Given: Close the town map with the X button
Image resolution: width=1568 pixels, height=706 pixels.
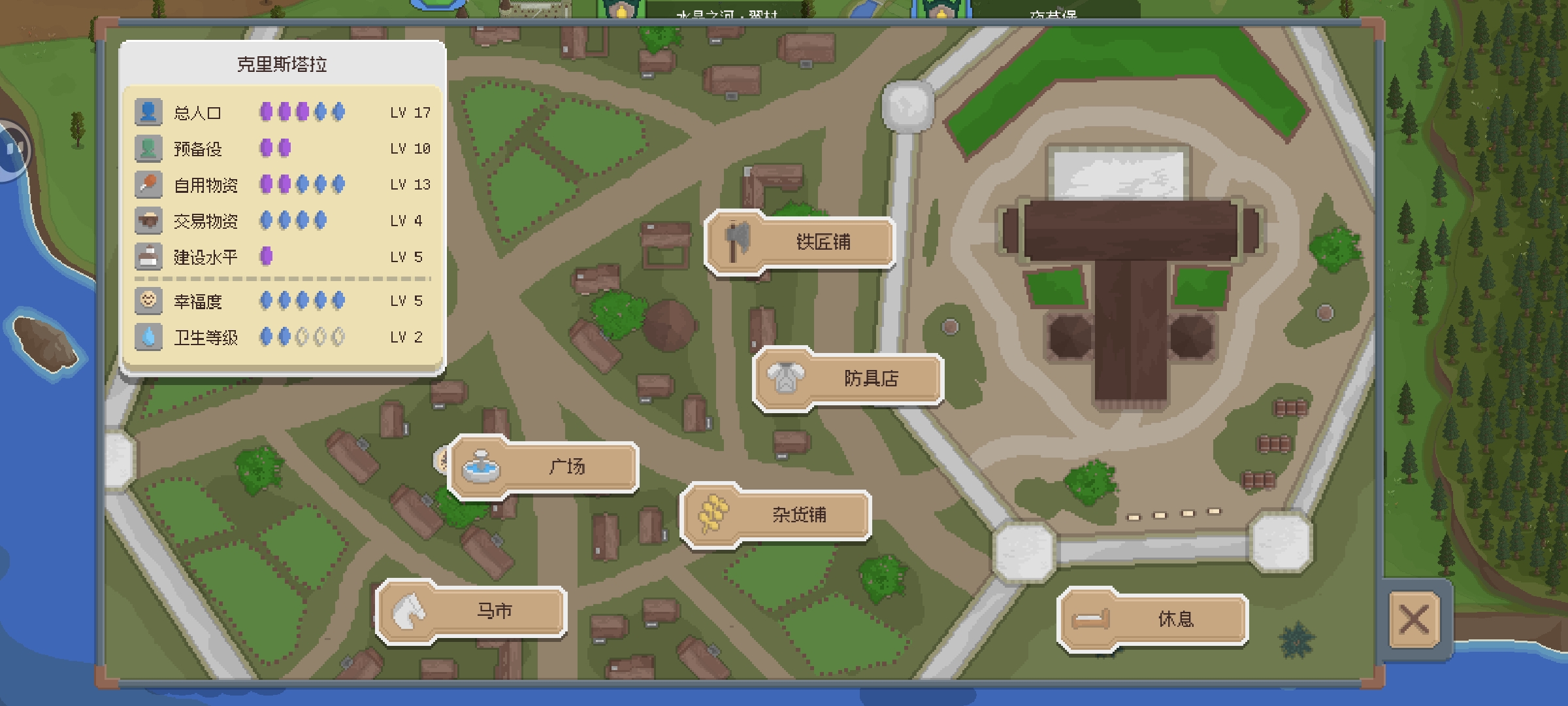Looking at the screenshot, I should click(x=1414, y=619).
